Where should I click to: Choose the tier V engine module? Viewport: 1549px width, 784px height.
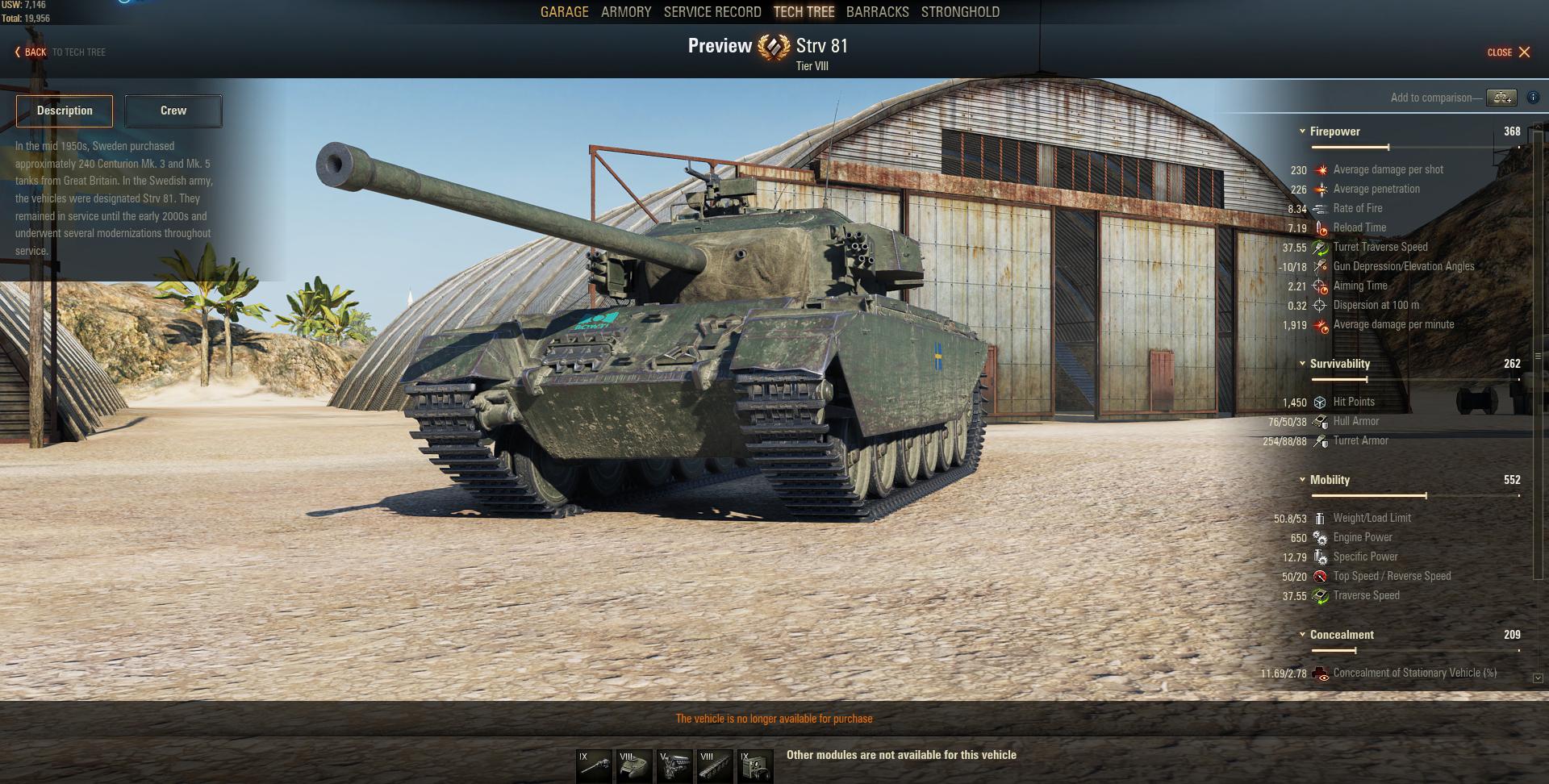[674, 766]
